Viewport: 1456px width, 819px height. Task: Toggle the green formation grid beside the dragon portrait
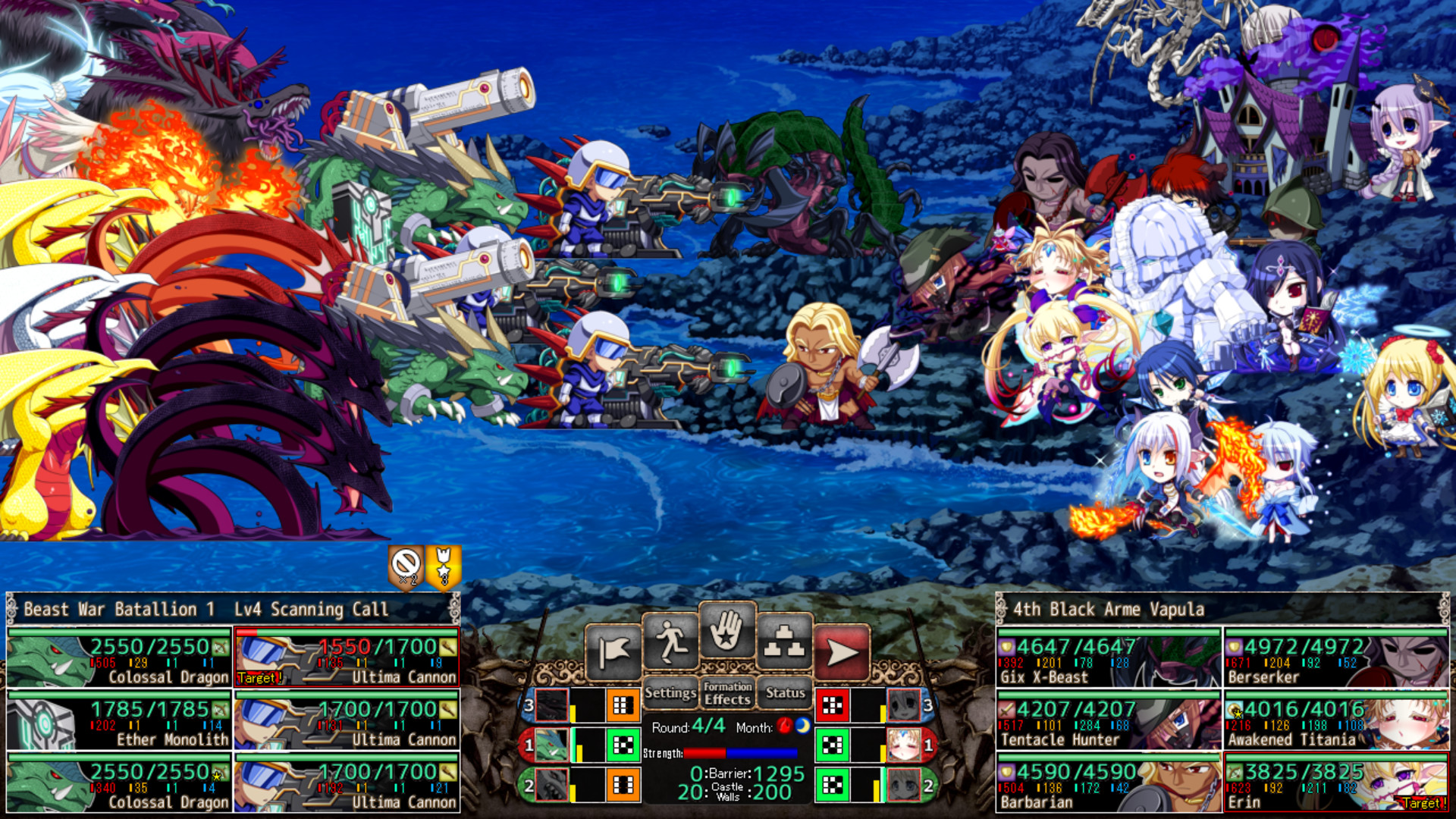pos(622,746)
